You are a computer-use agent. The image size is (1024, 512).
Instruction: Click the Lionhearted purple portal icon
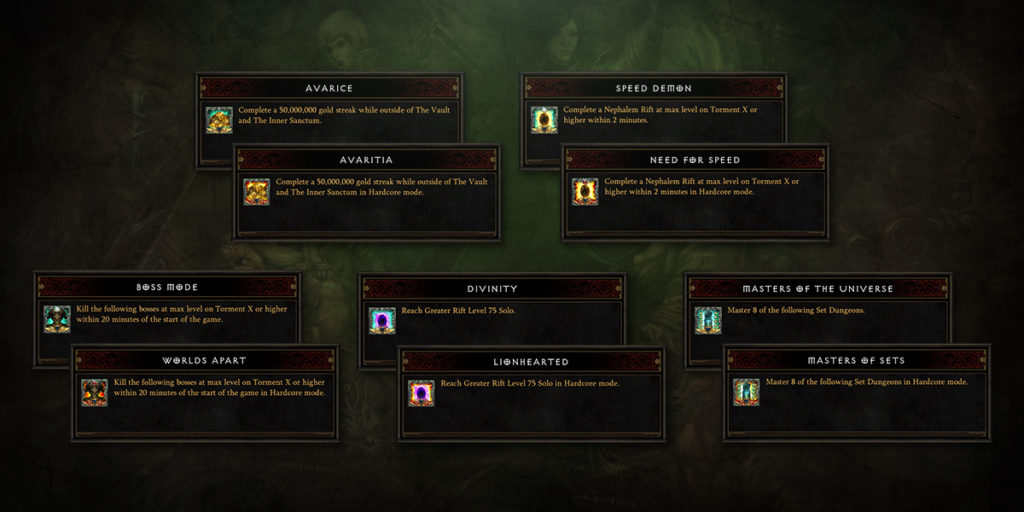(x=421, y=393)
